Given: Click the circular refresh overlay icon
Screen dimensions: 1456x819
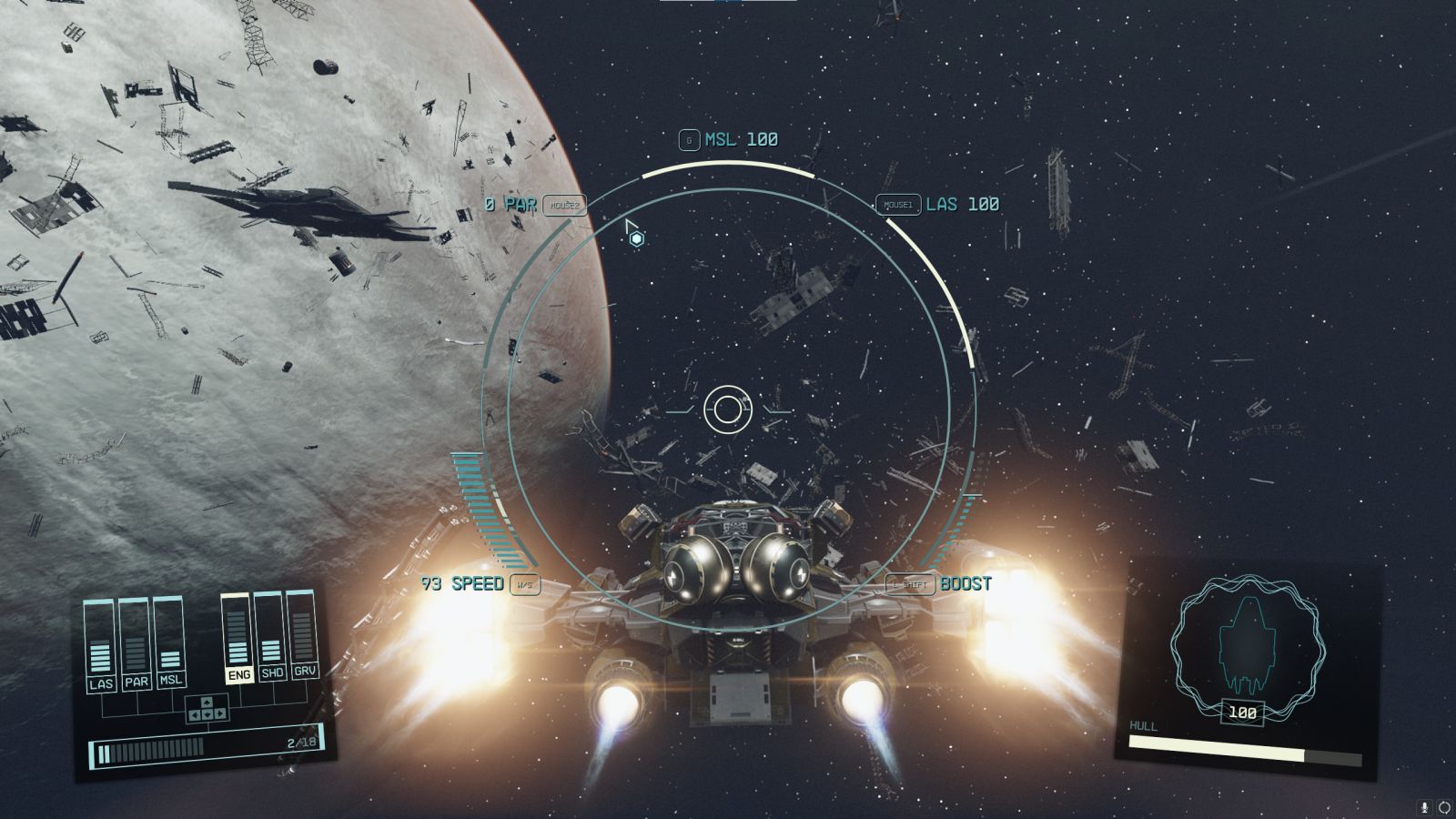Looking at the screenshot, I should (x=1443, y=807).
